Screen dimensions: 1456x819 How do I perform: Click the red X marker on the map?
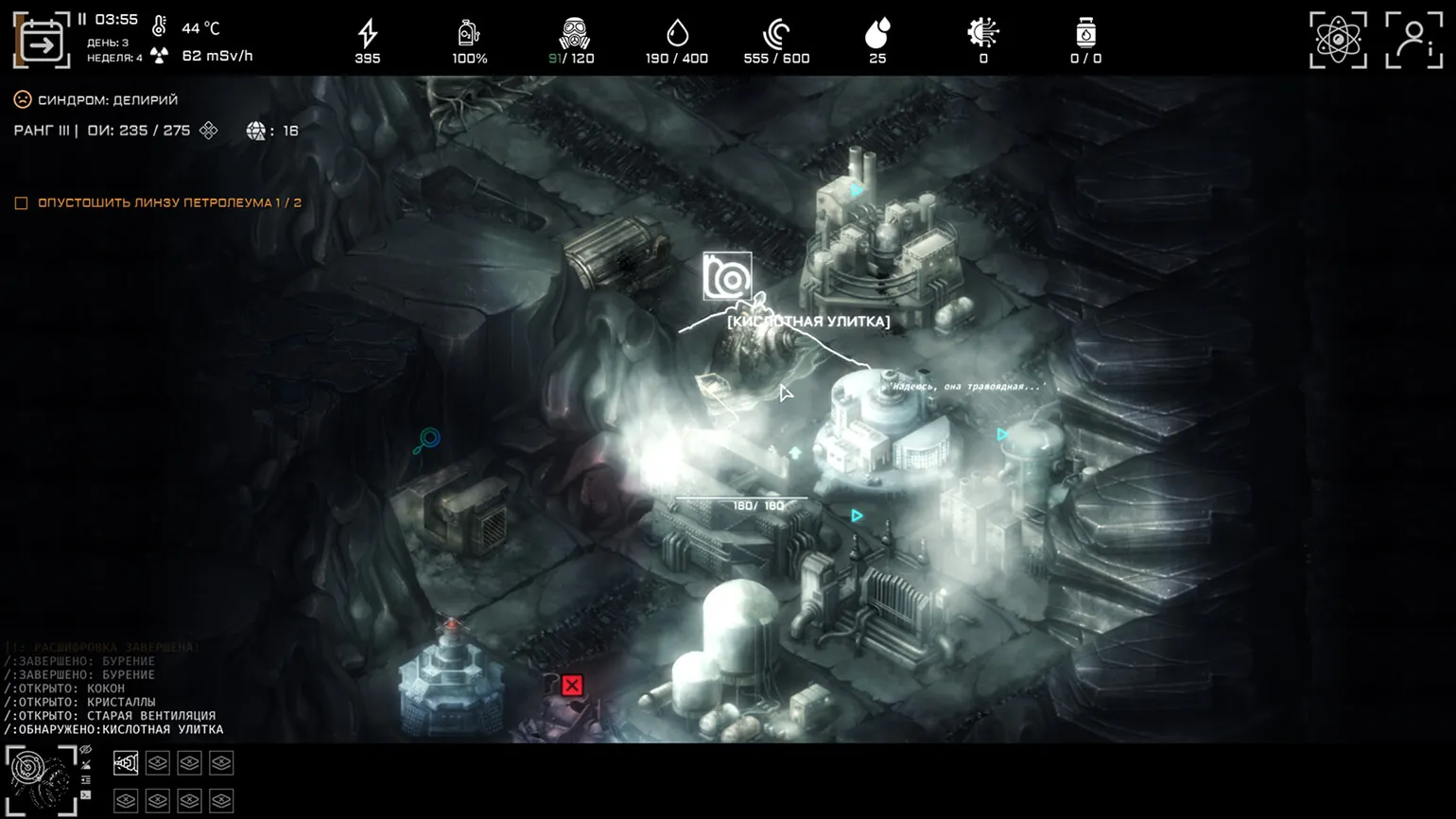[x=572, y=685]
